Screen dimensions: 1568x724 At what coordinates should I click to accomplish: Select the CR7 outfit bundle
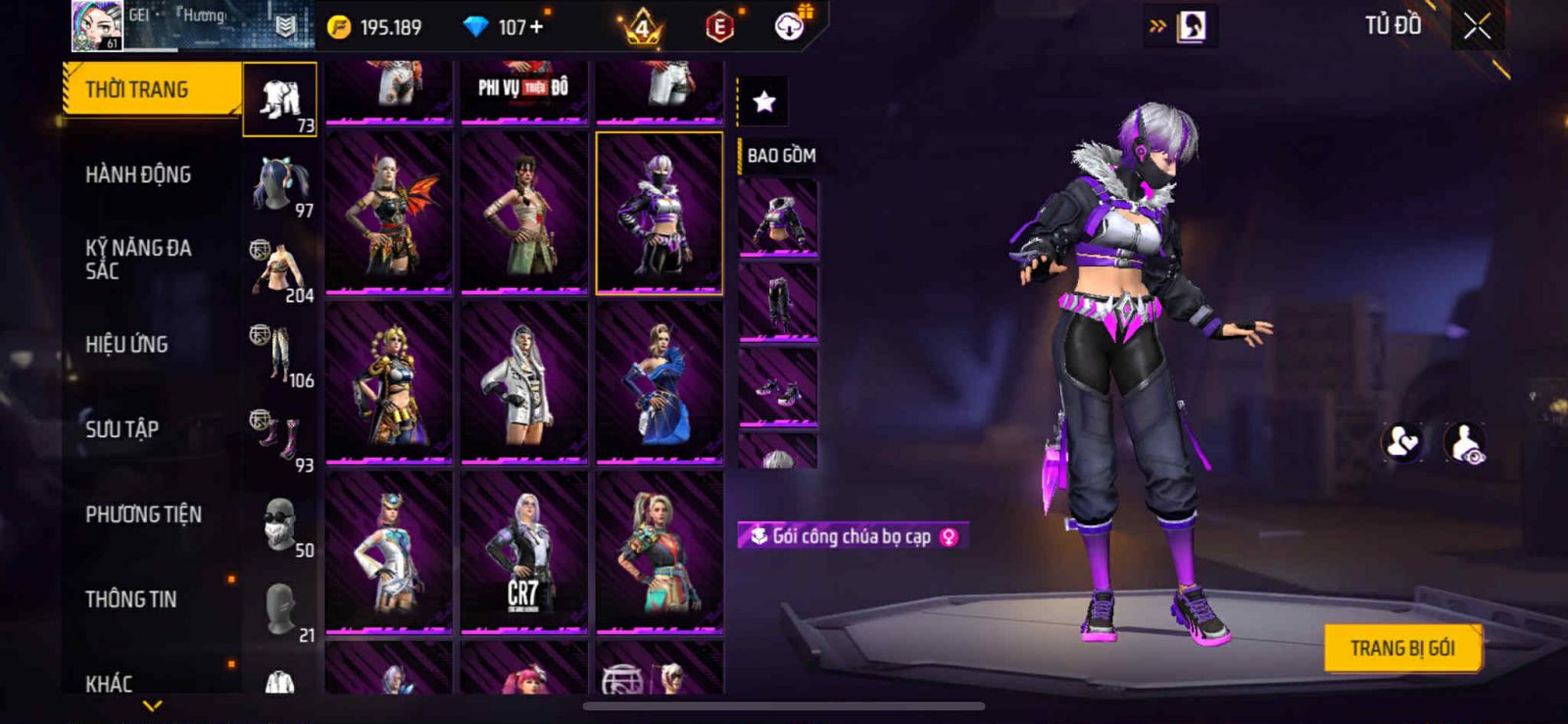click(x=524, y=552)
